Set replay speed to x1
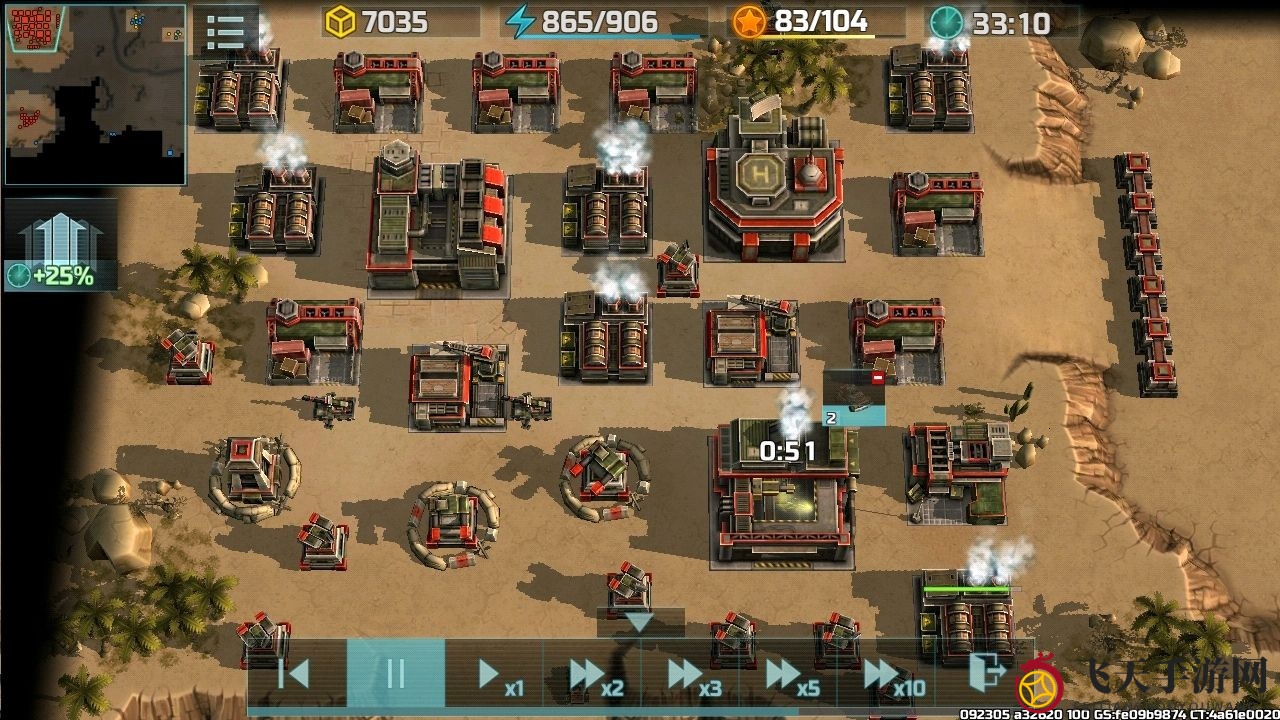This screenshot has width=1280, height=720. 497,676
